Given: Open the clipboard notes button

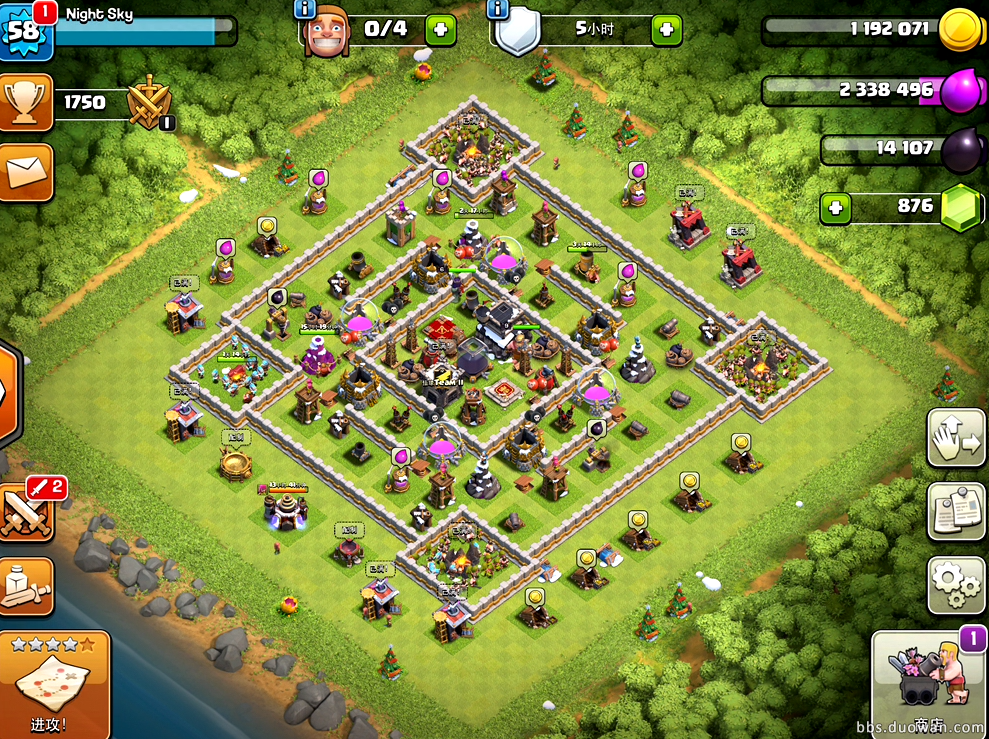Looking at the screenshot, I should tap(956, 511).
